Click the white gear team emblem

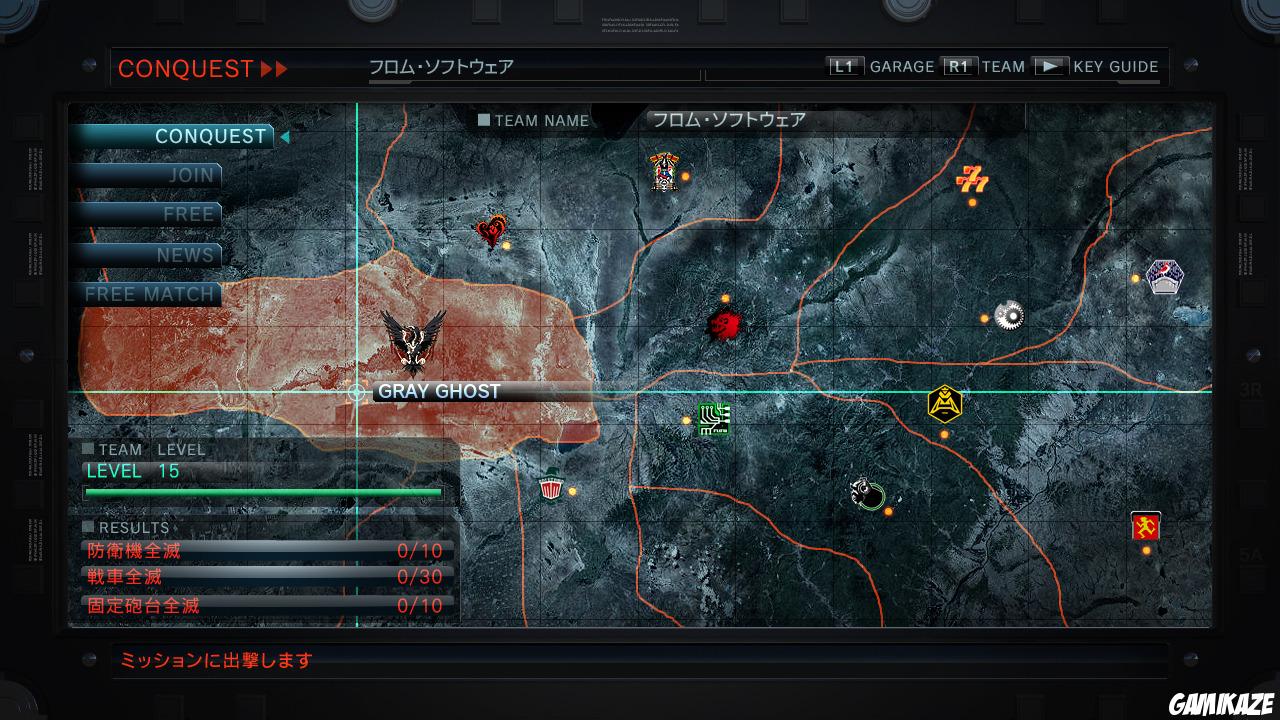click(1008, 313)
